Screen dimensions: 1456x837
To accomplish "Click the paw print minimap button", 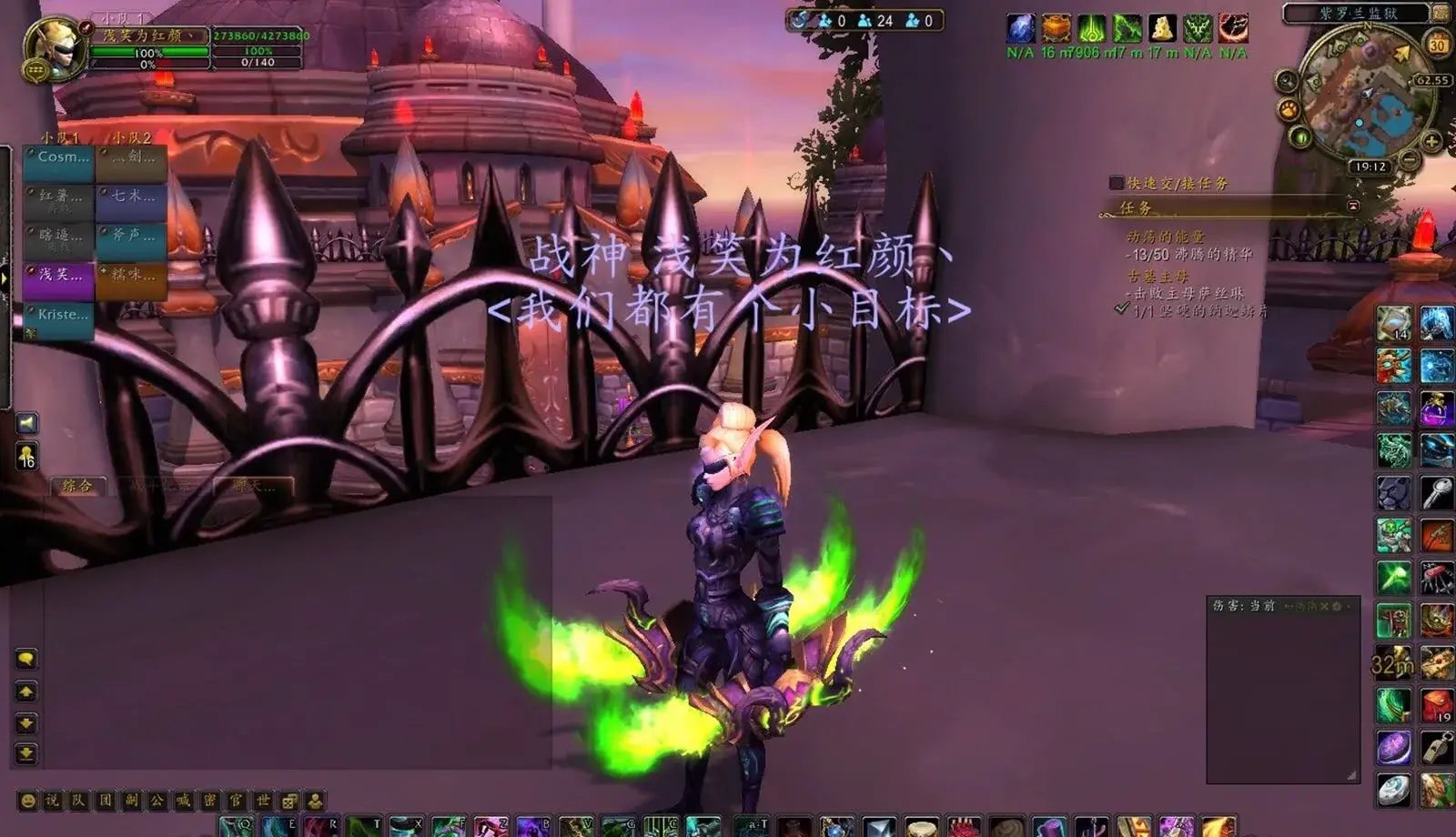I will click(1289, 111).
